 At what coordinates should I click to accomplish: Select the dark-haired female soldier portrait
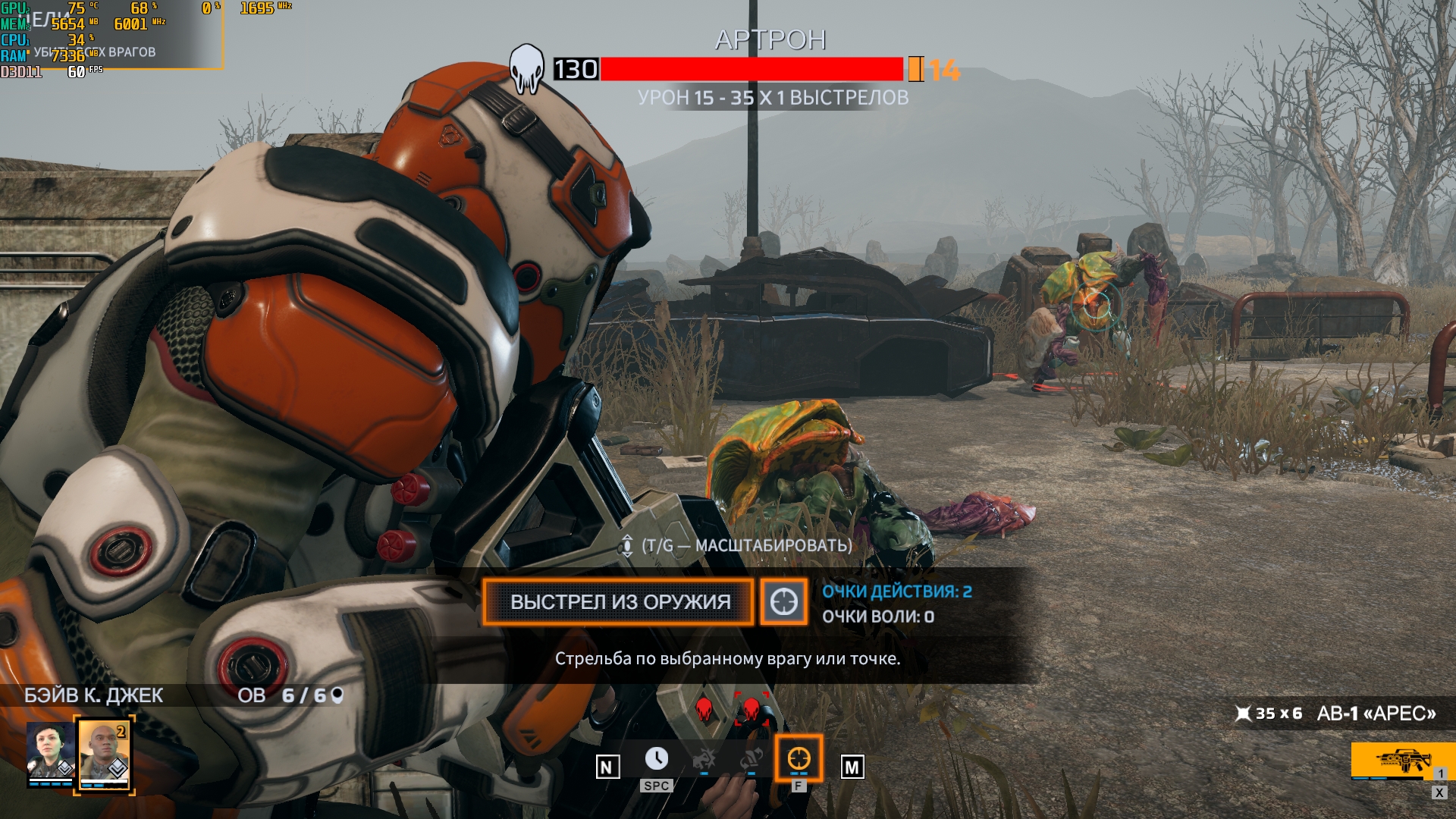(x=50, y=752)
